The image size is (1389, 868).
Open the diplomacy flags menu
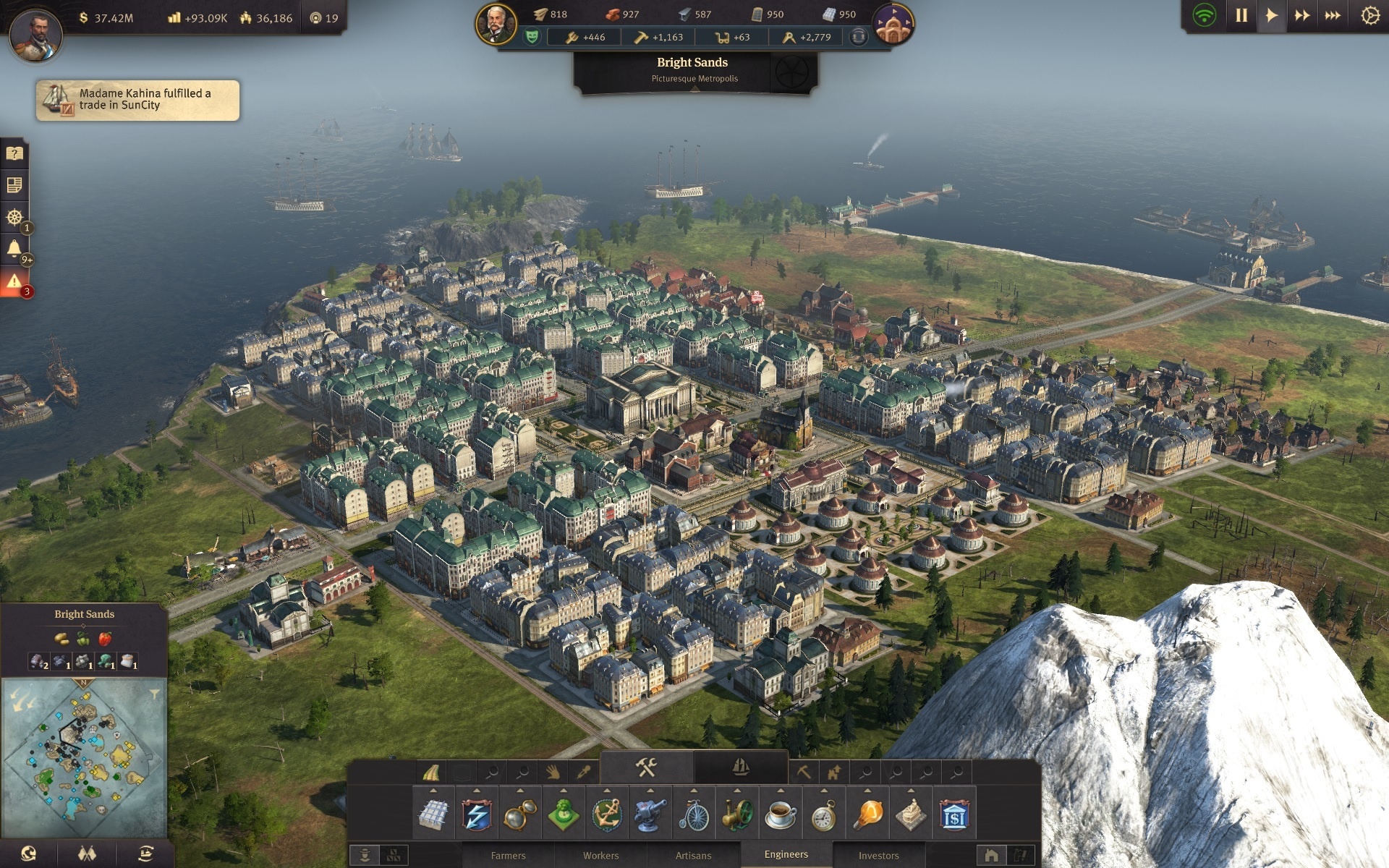point(87,854)
